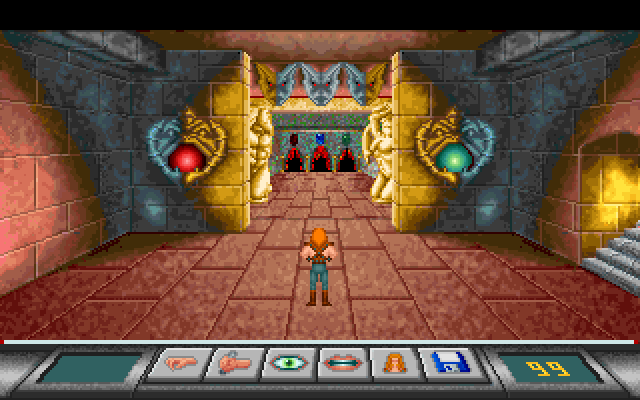
Task: Select the pointing hand action icon
Action: (x=179, y=364)
